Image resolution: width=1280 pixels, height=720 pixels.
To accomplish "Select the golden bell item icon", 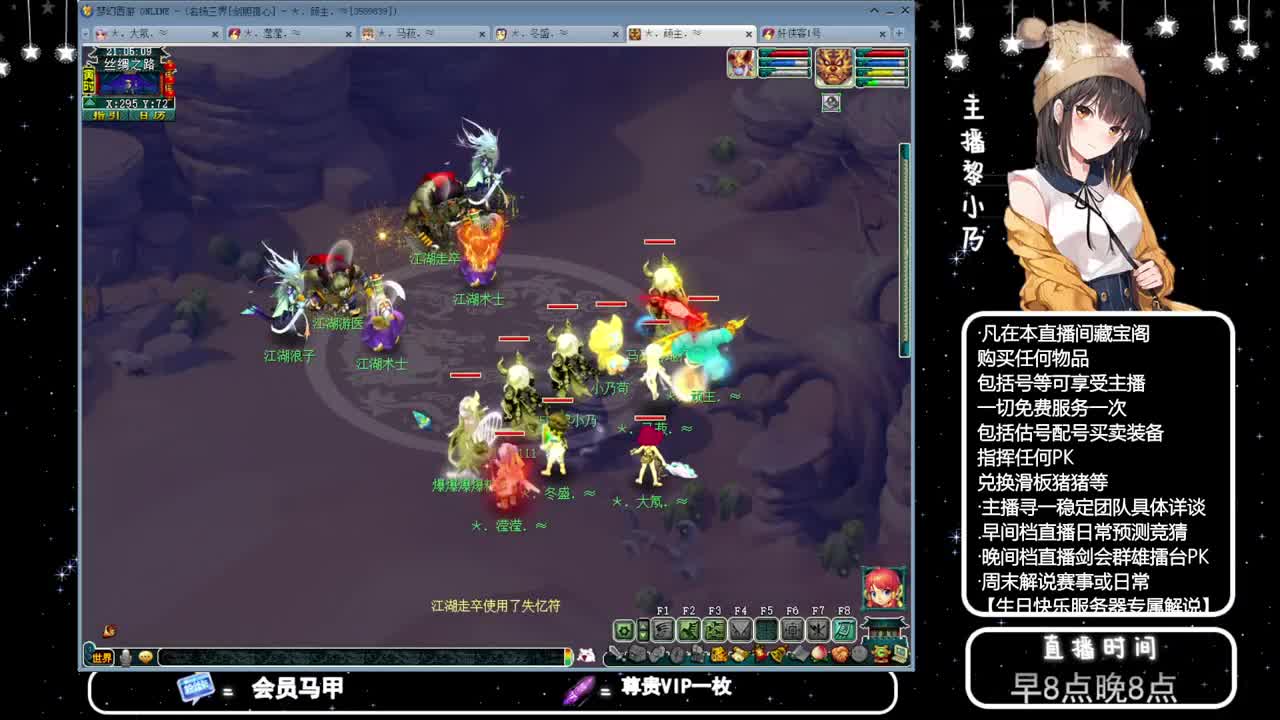I will (x=777, y=652).
